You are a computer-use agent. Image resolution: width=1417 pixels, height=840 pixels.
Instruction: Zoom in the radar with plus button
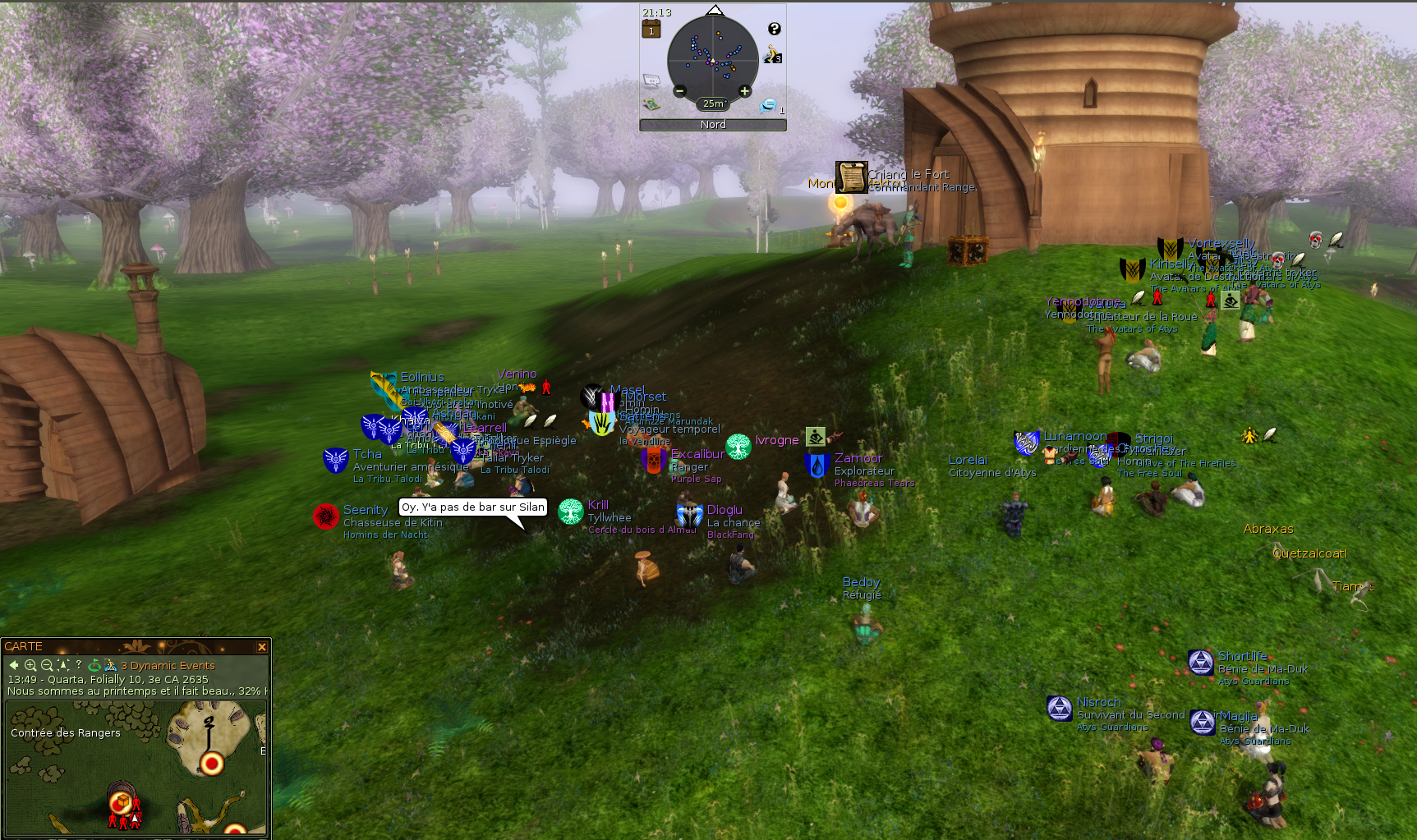pyautogui.click(x=744, y=91)
